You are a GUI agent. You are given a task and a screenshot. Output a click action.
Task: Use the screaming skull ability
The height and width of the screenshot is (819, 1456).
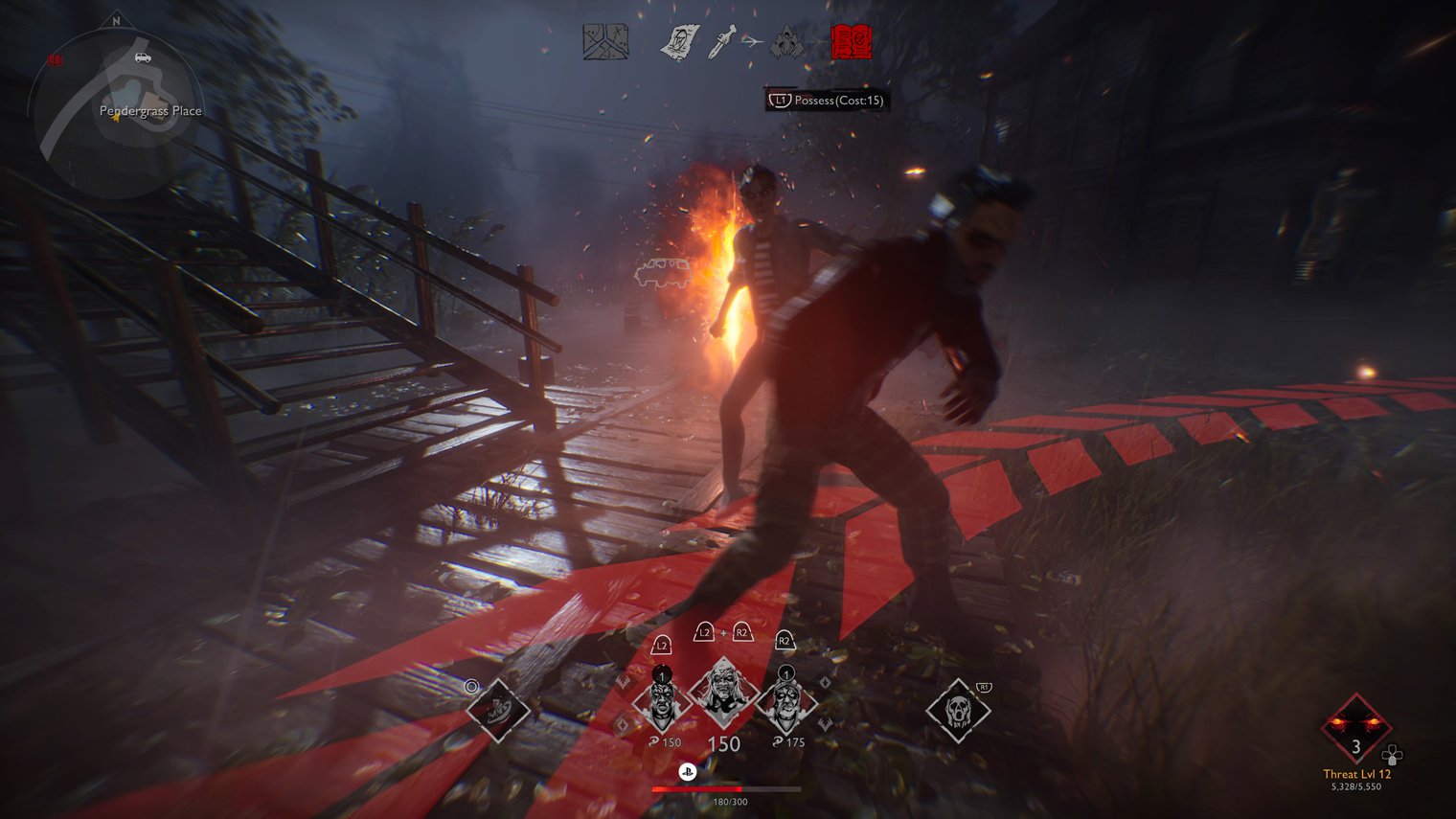point(957,711)
